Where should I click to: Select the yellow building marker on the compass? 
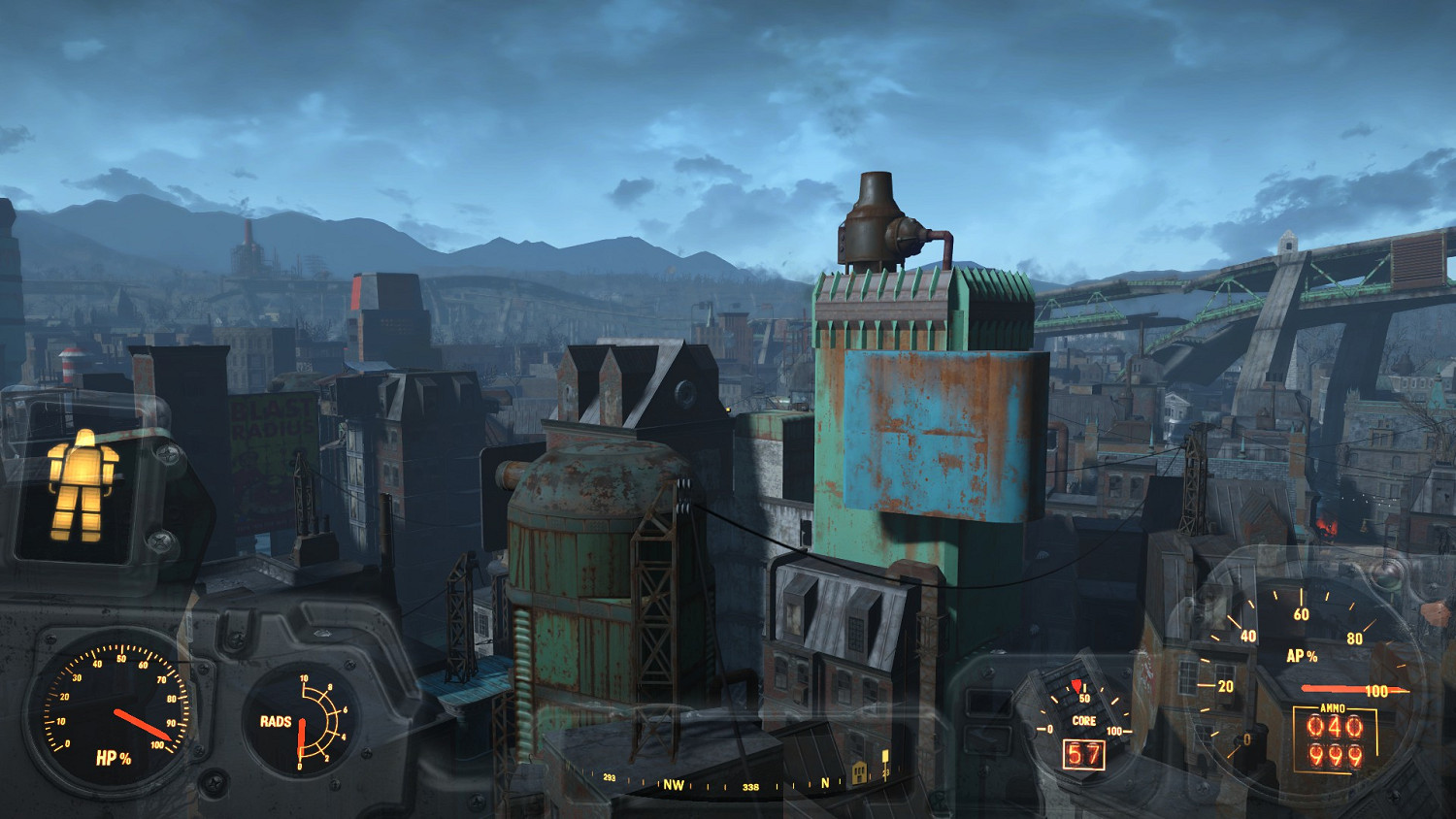point(859,772)
